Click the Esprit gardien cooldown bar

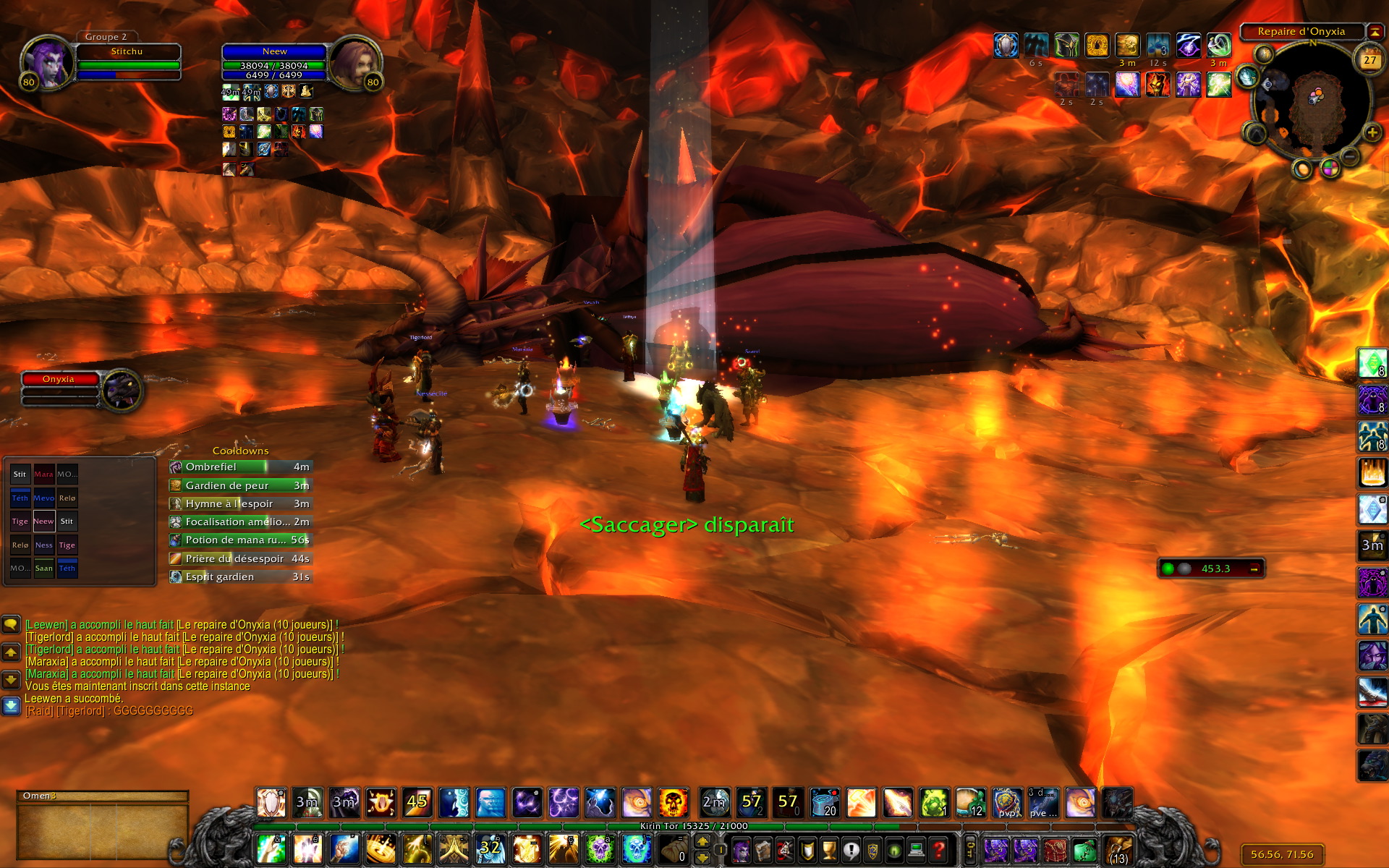pos(240,576)
